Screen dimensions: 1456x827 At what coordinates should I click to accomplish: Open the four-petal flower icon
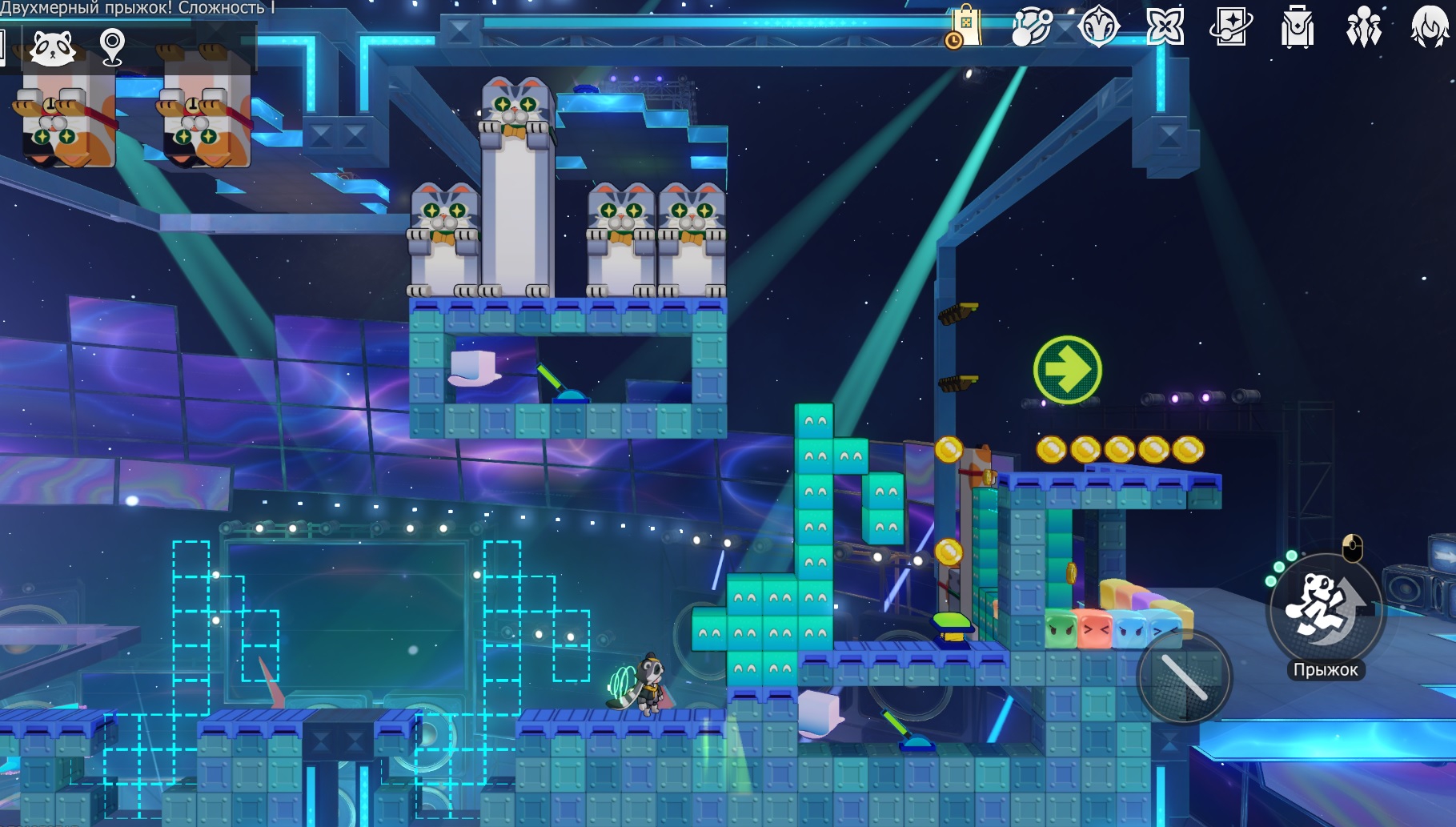1165,28
